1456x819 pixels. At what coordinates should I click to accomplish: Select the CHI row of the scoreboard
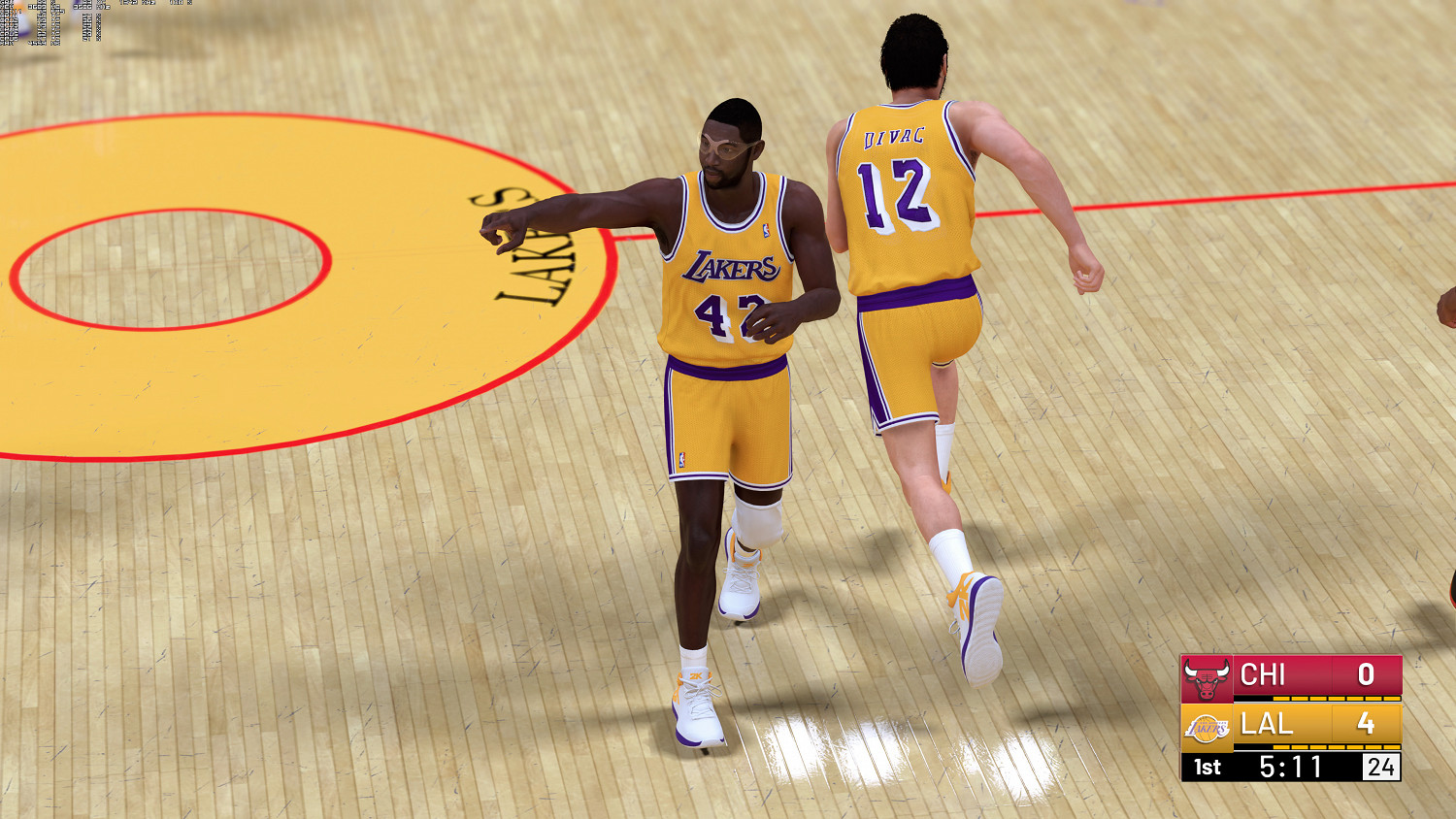click(1291, 677)
